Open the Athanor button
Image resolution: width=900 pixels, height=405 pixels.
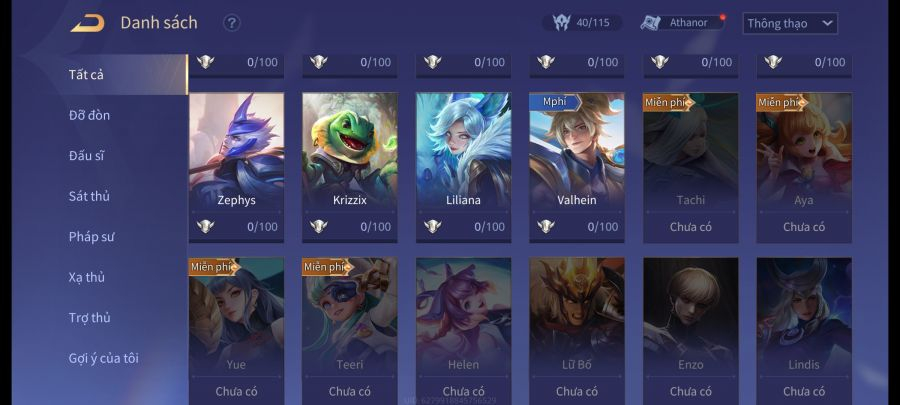pyautogui.click(x=681, y=22)
